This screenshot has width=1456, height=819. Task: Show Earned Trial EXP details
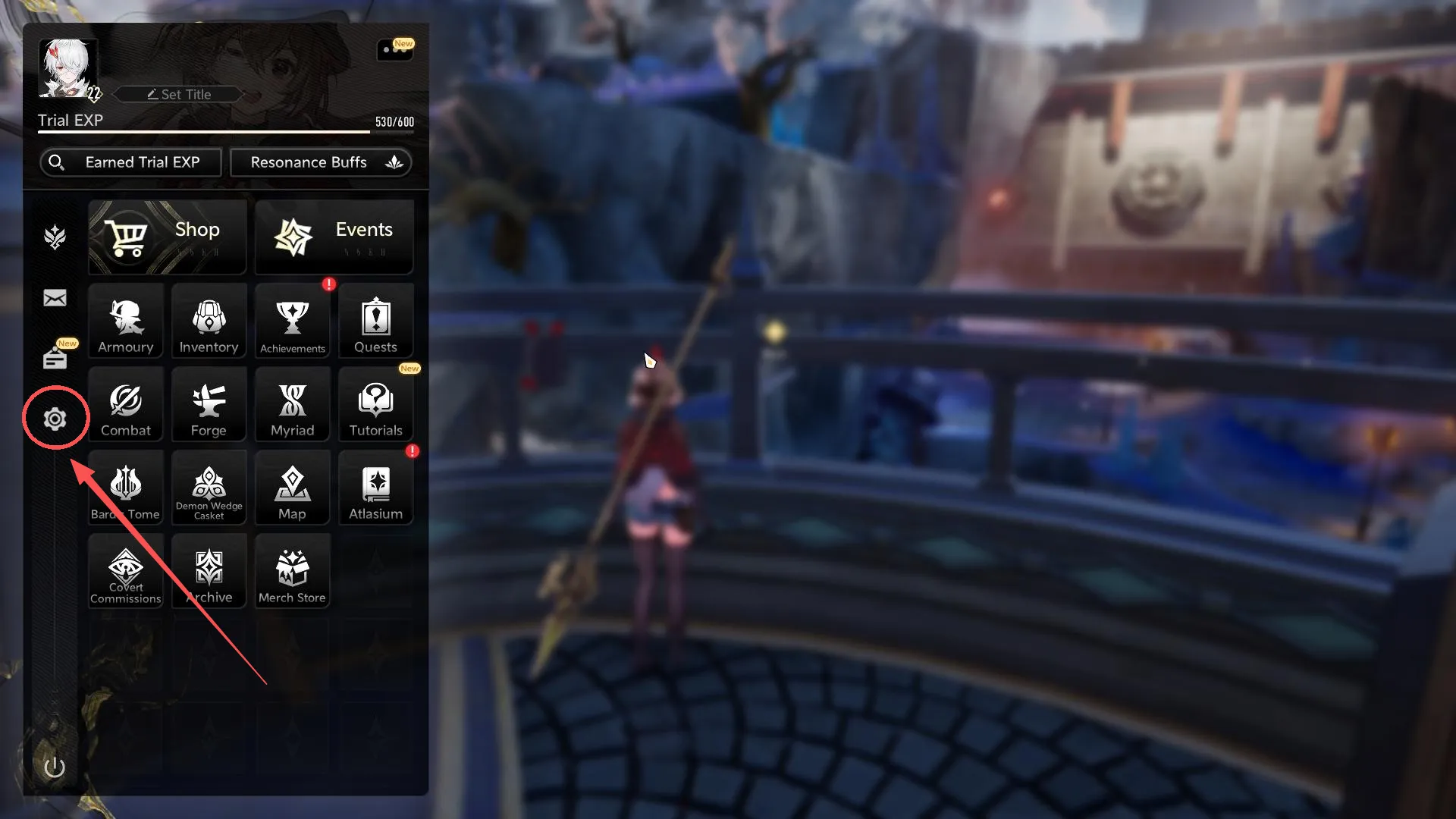130,162
